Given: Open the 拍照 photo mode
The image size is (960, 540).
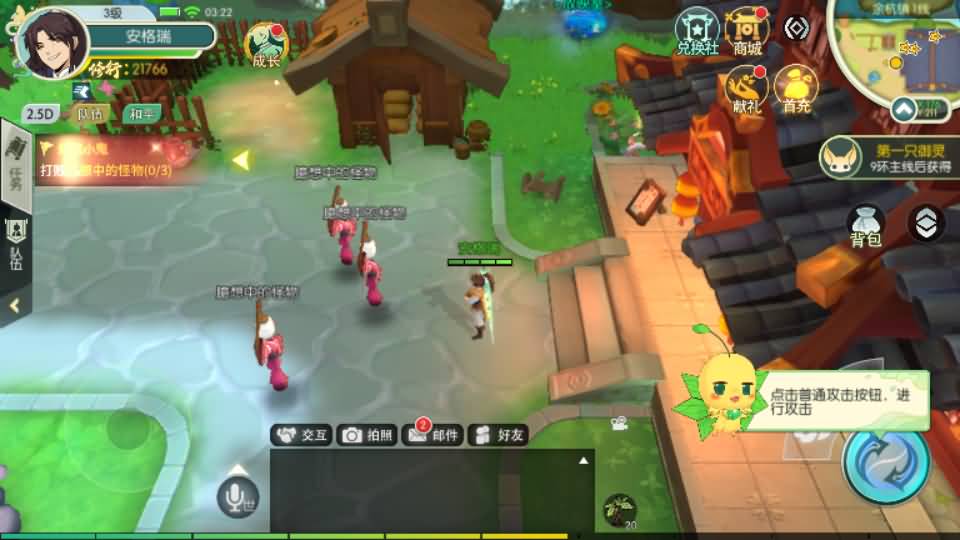Looking at the screenshot, I should pos(367,435).
